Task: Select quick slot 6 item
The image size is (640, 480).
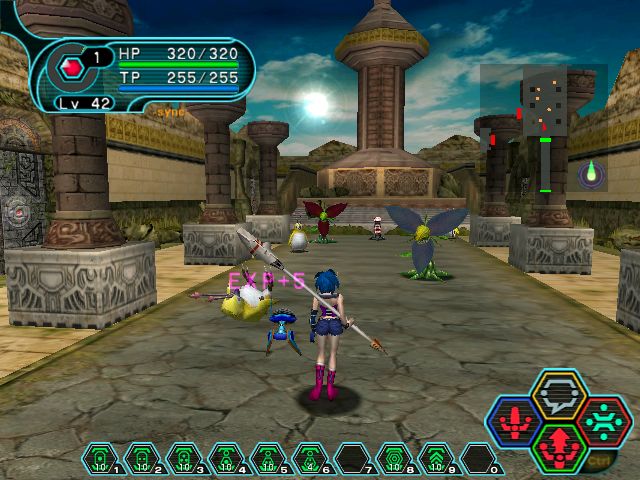Action: (x=311, y=459)
